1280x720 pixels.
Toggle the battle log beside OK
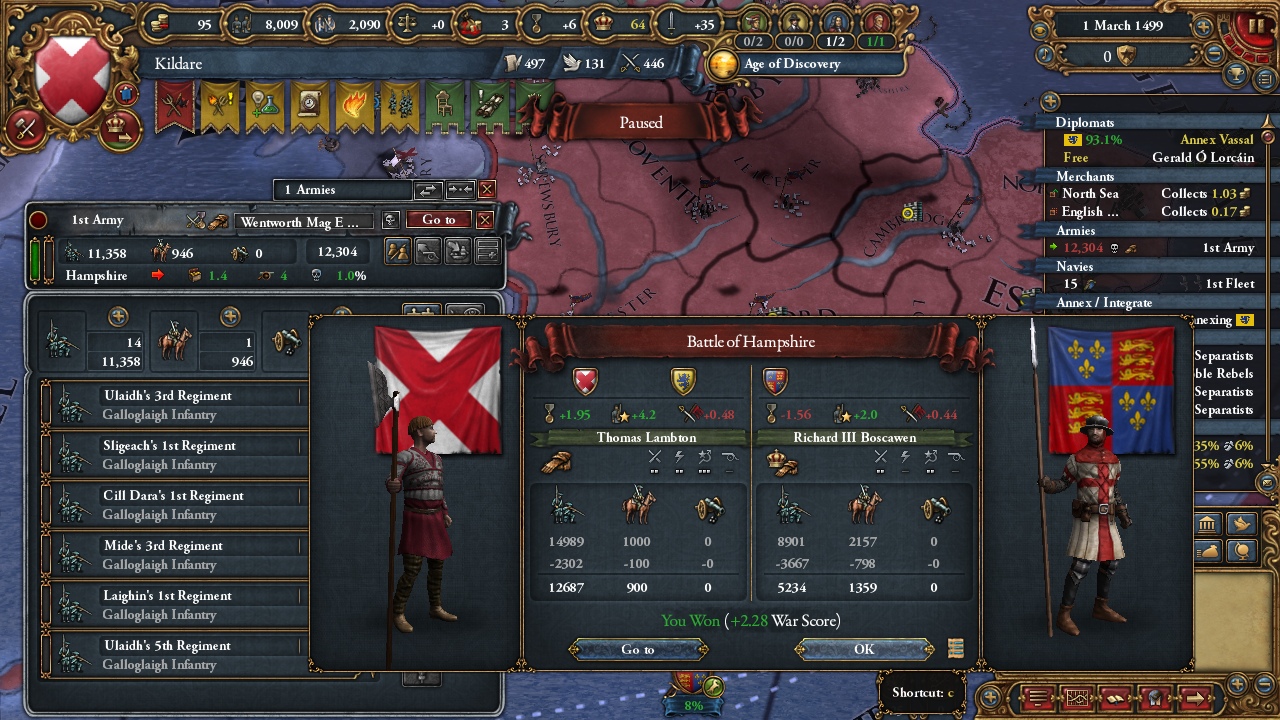pos(955,649)
